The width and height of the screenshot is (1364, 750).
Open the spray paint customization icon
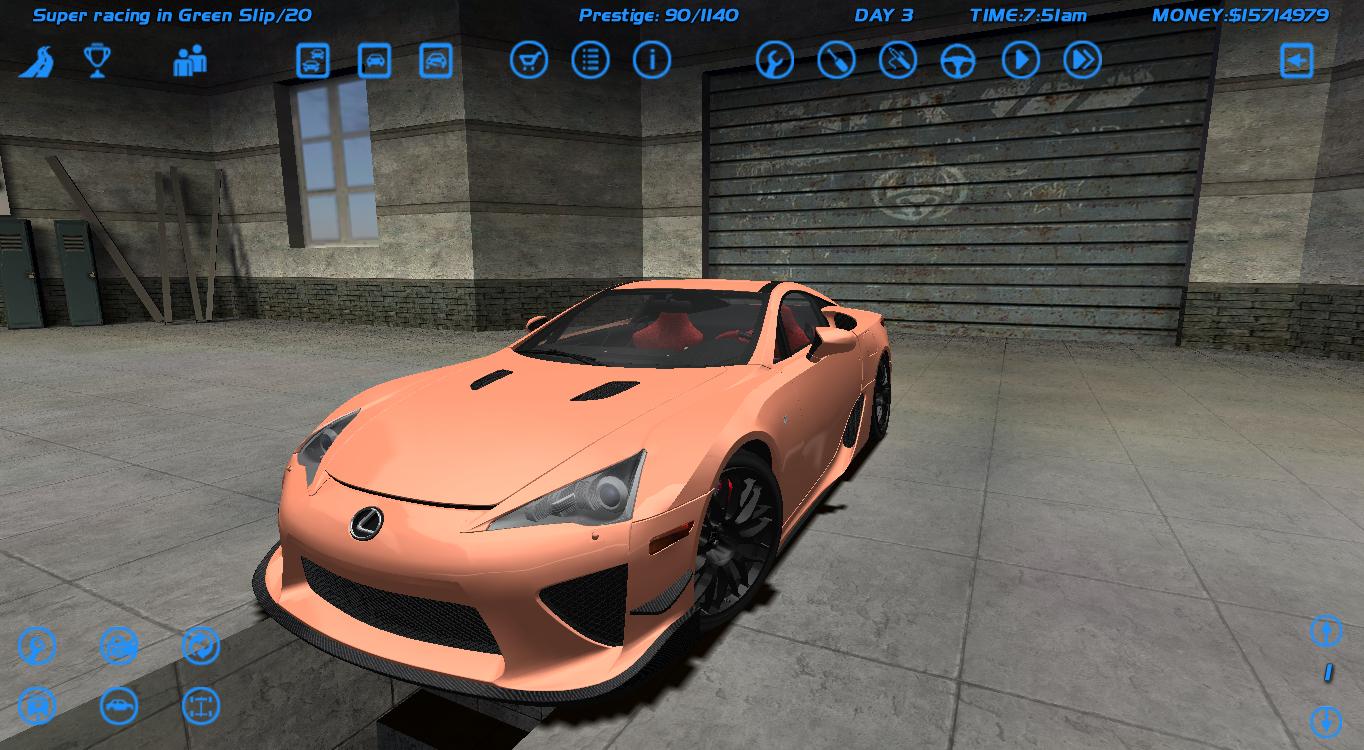[x=897, y=59]
